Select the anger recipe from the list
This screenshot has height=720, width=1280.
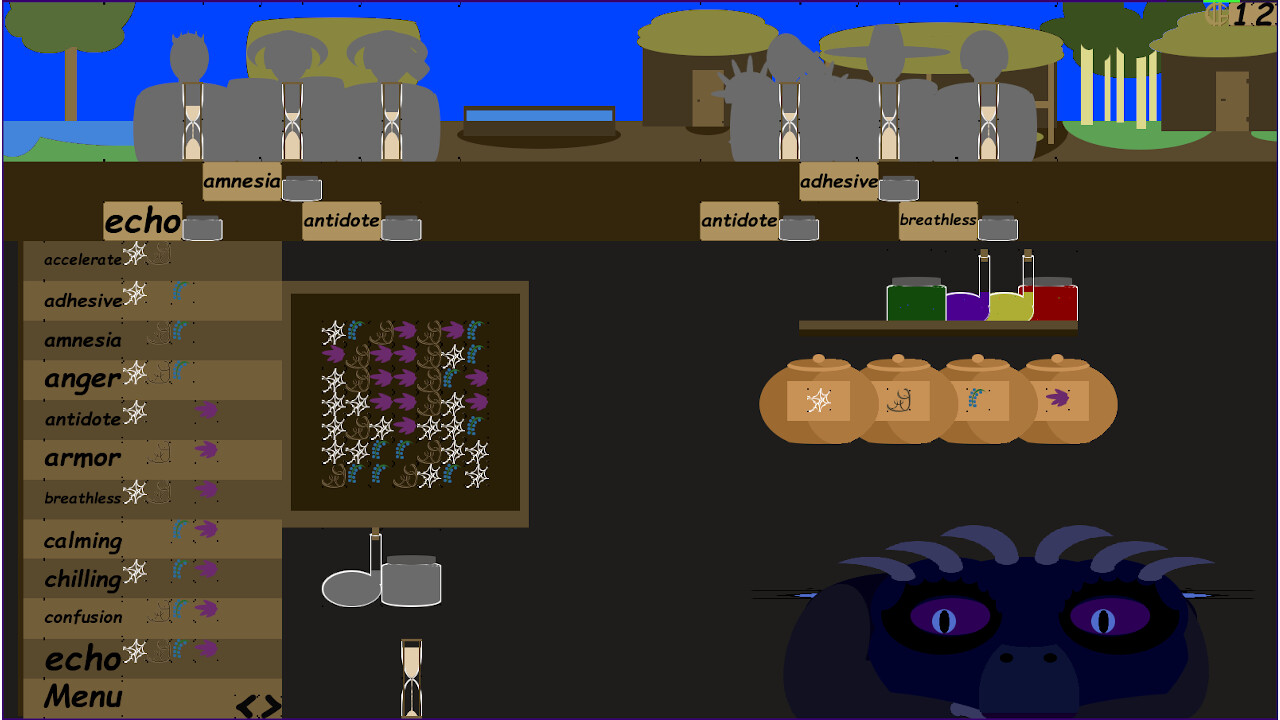tap(80, 379)
